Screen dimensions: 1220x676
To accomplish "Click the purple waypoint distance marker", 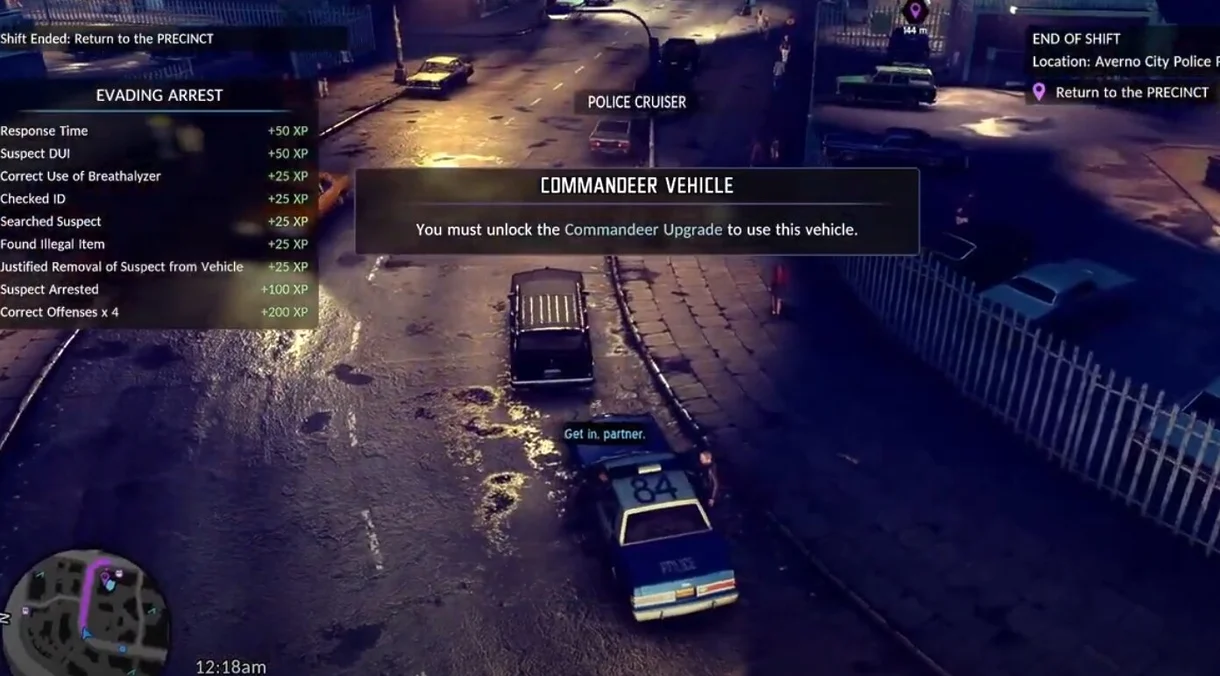I will [914, 14].
